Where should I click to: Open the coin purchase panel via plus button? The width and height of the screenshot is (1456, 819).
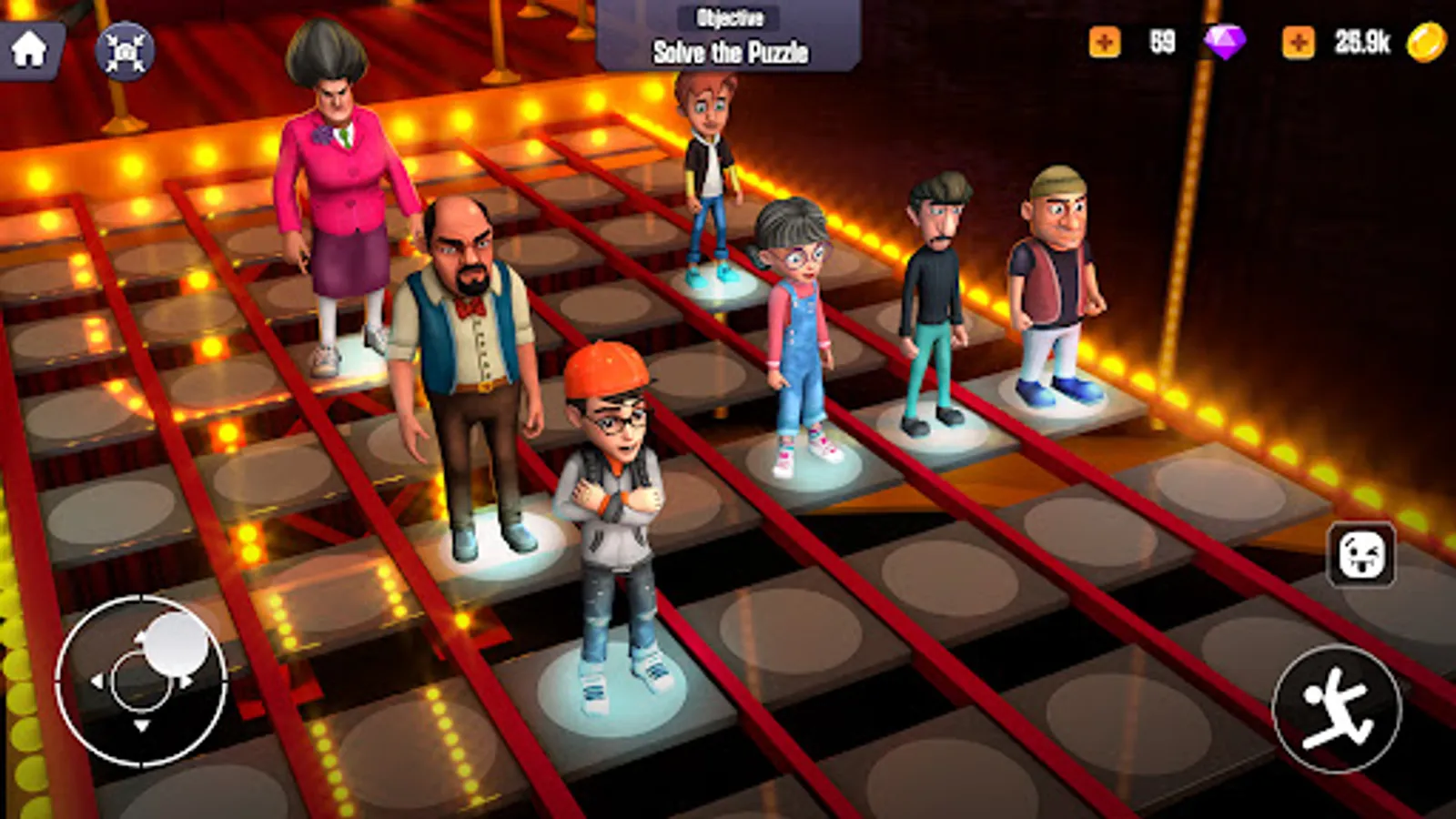(1299, 41)
